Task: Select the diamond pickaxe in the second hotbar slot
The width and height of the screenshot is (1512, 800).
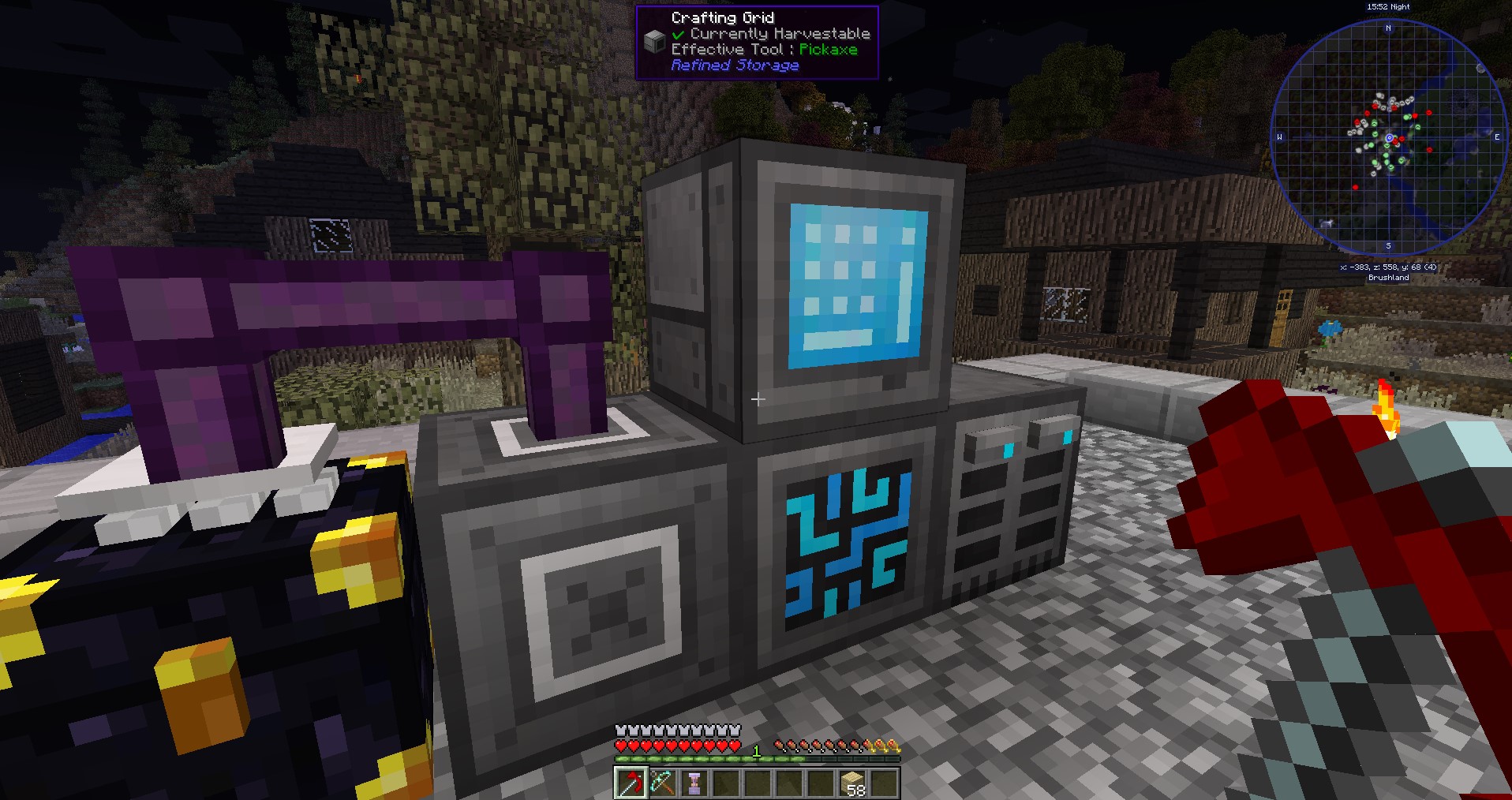Action: click(662, 783)
